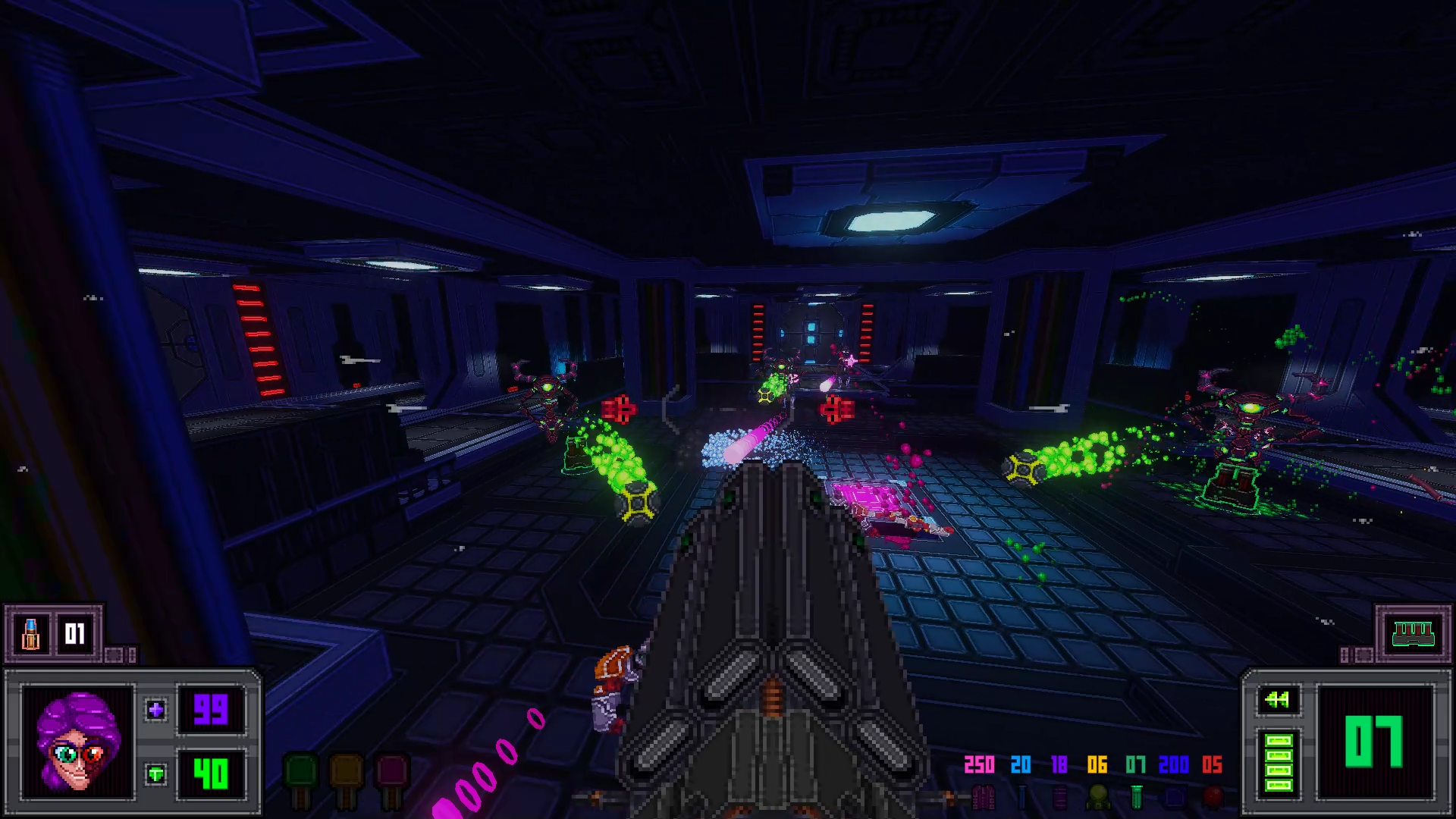Select the red orb explosive icon under the 05 counter
Screen dimensions: 1456x819
pos(1212,798)
